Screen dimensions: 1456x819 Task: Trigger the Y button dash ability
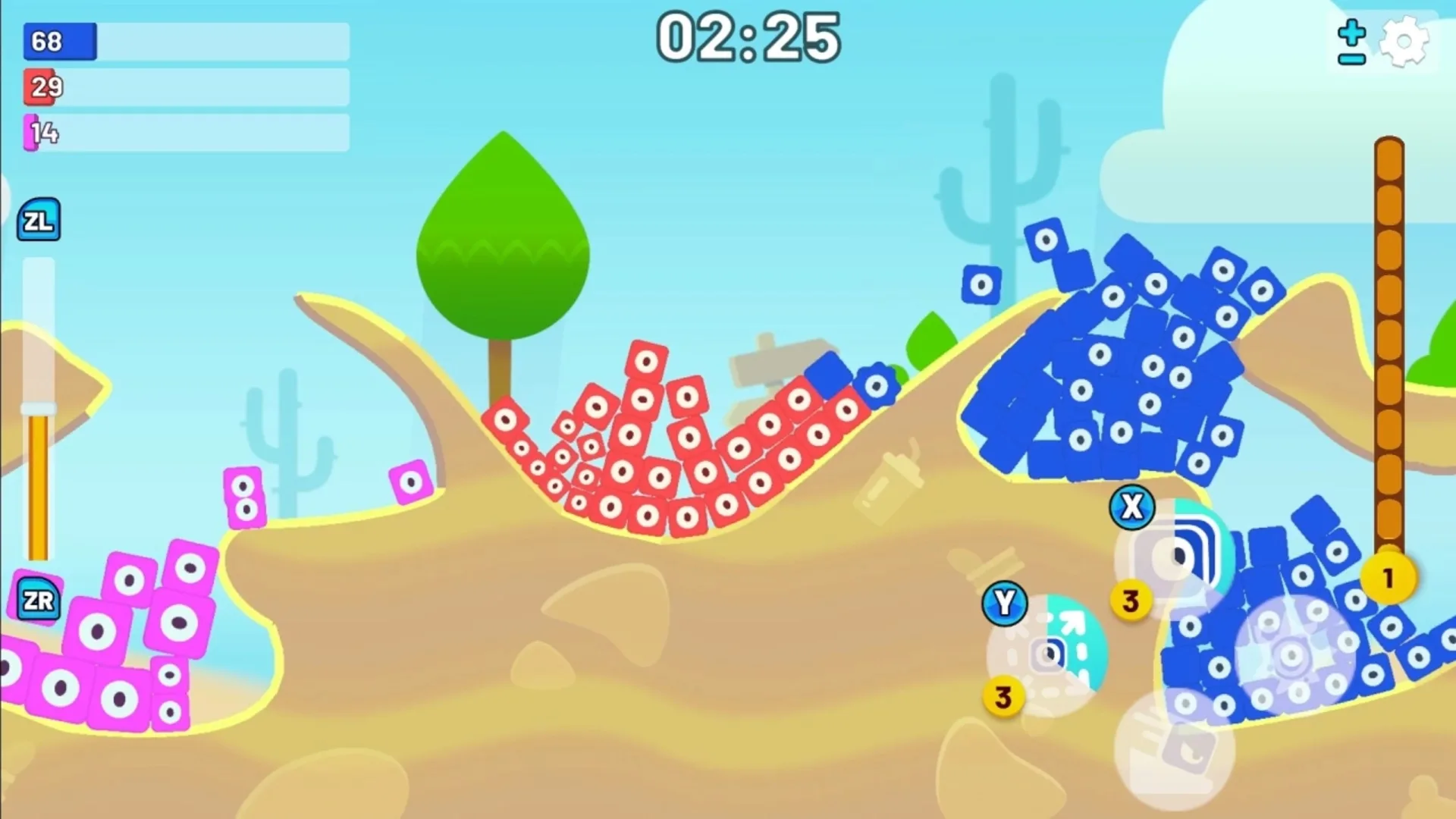(1006, 604)
